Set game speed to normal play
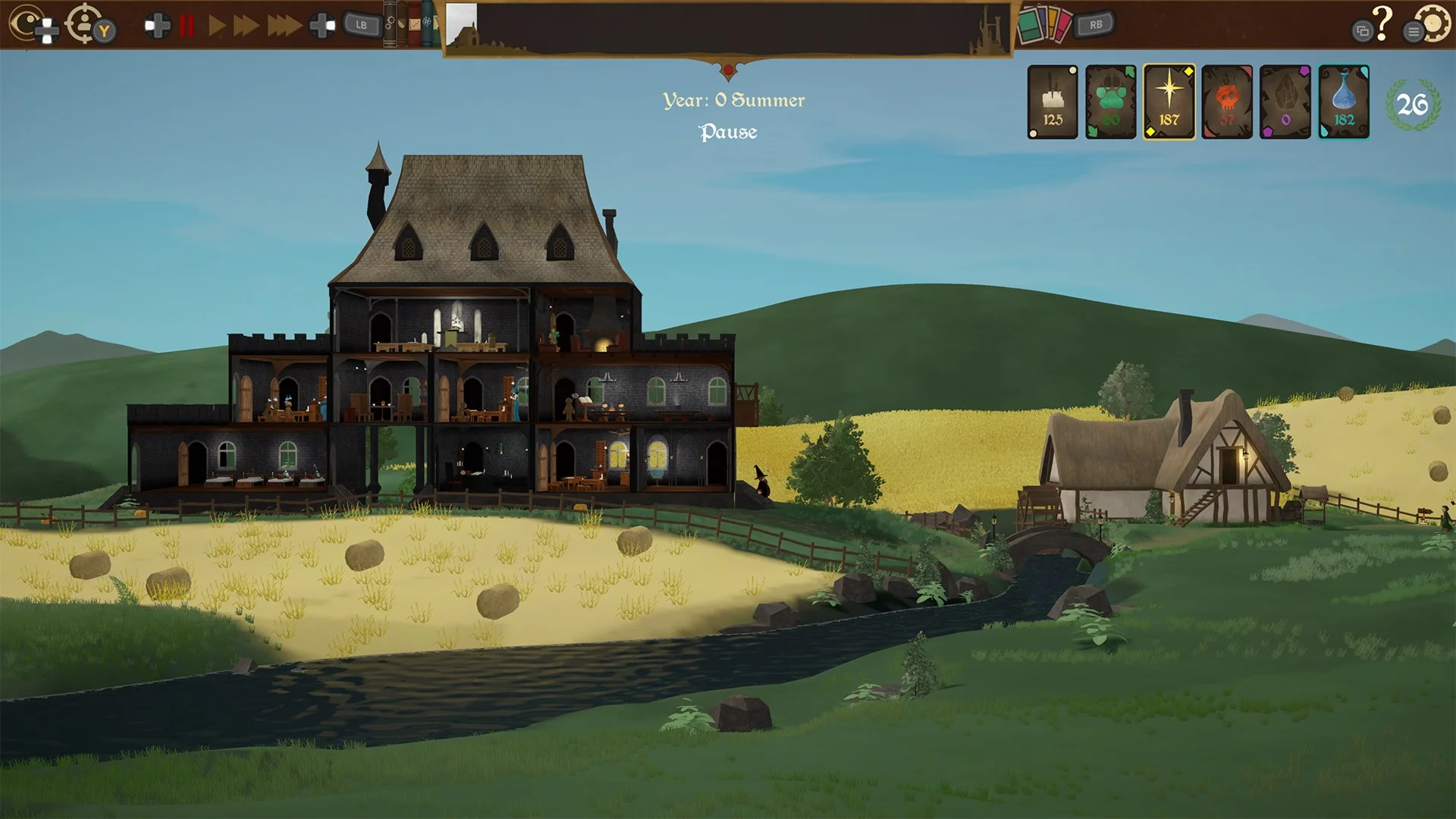 click(216, 26)
